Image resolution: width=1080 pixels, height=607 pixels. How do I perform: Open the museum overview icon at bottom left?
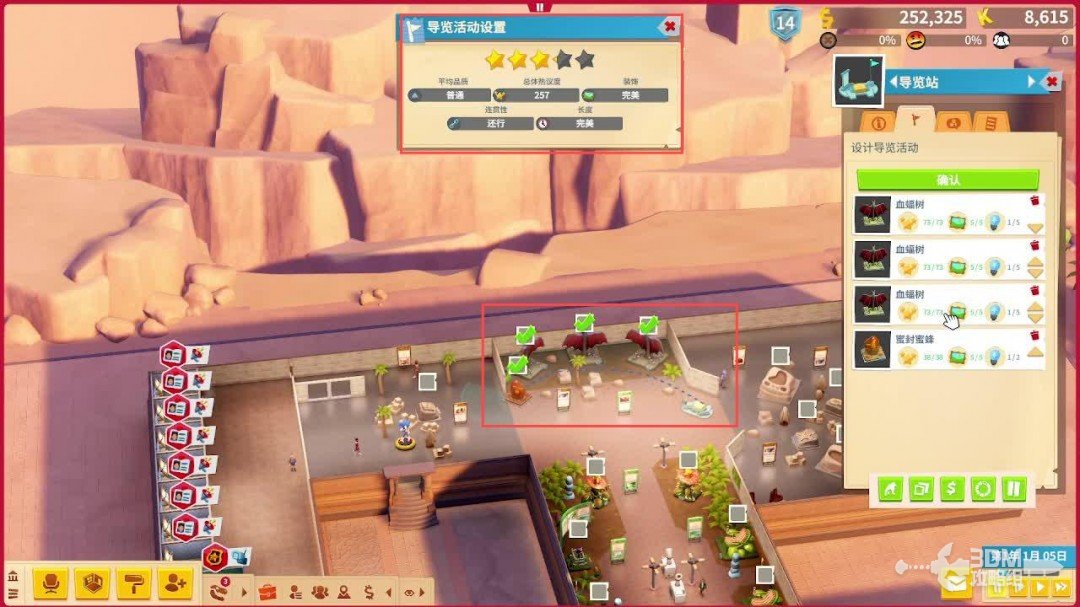click(x=13, y=577)
